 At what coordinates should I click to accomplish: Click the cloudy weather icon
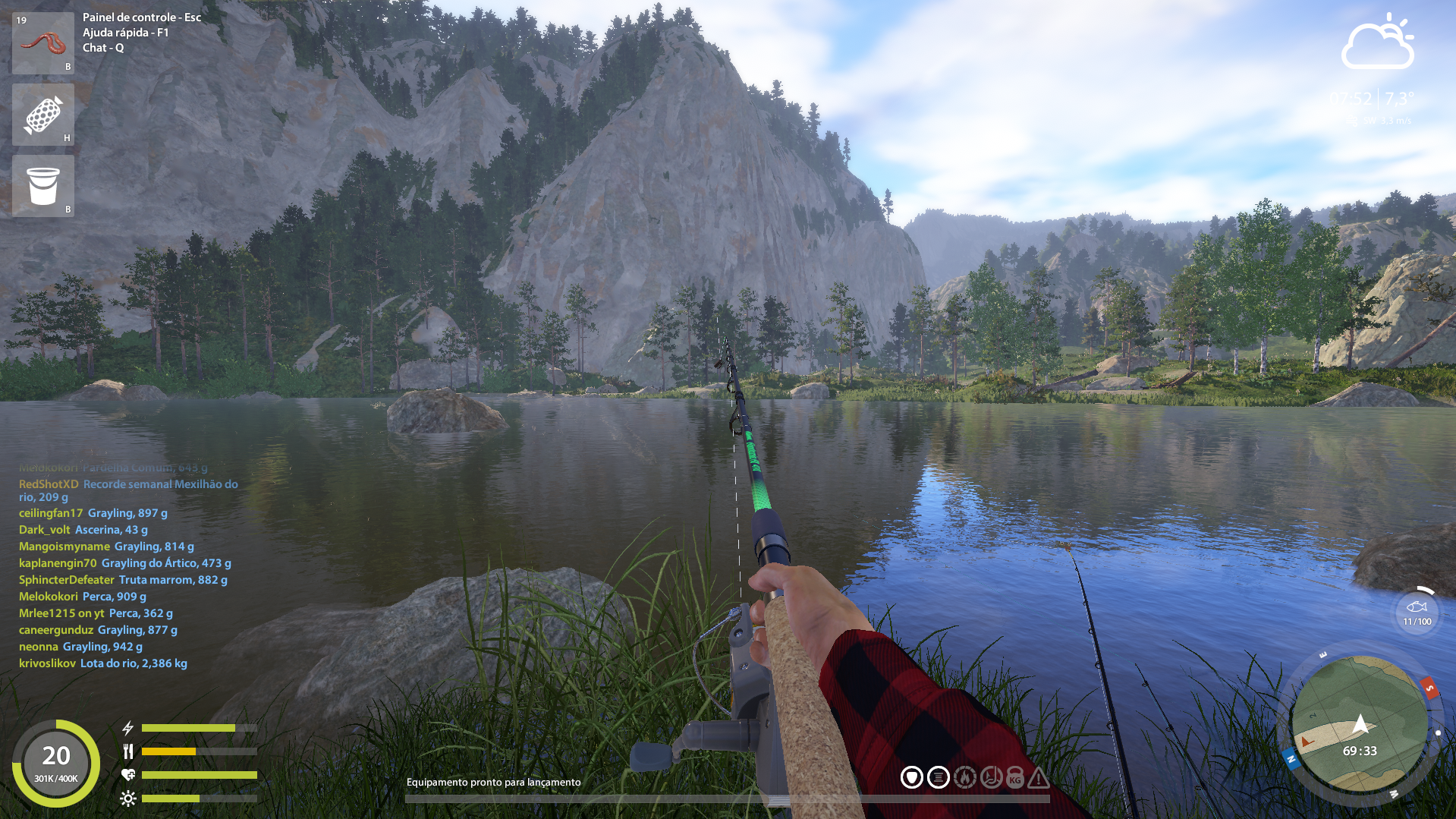(1377, 43)
